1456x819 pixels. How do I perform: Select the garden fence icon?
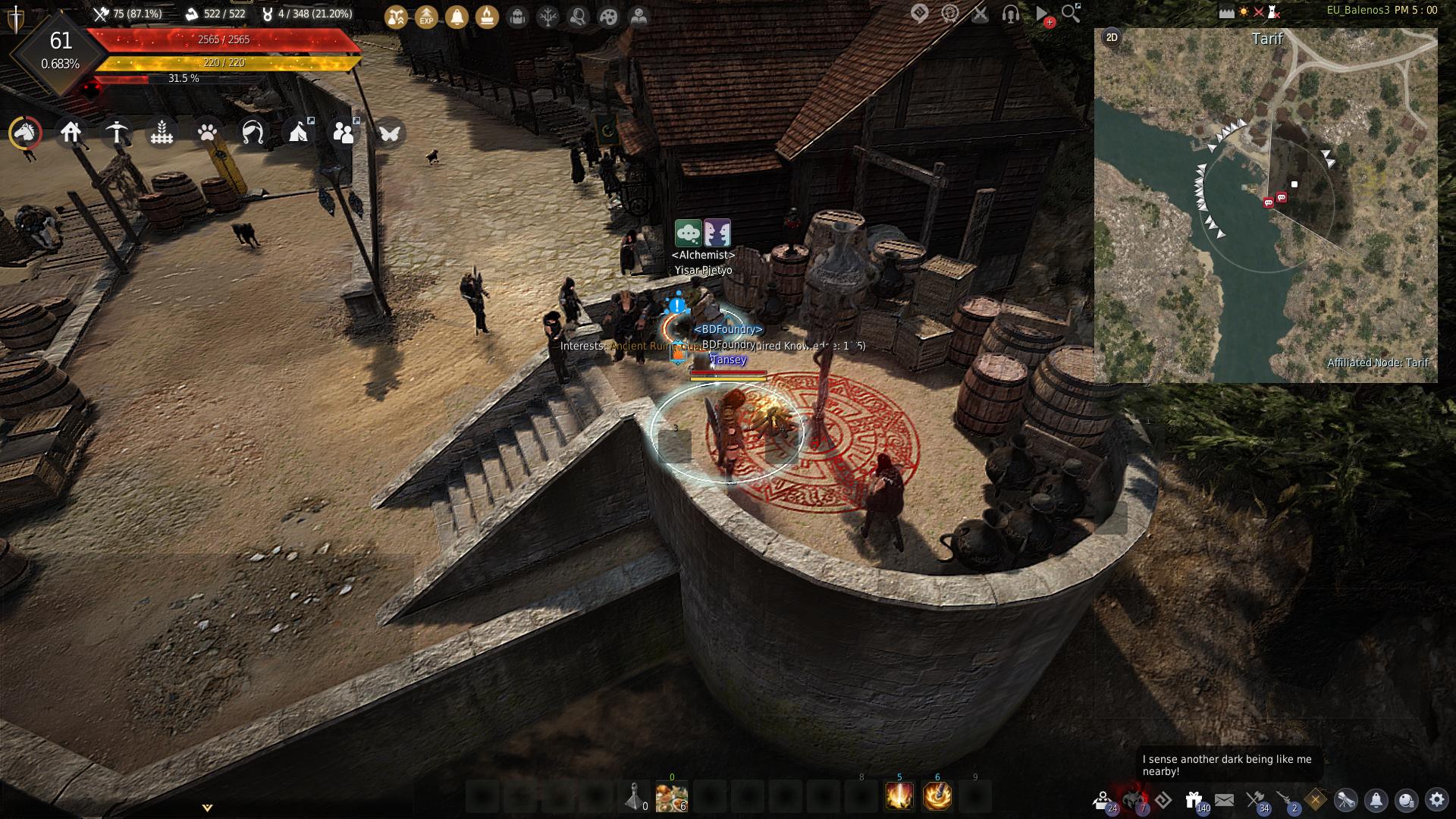162,133
